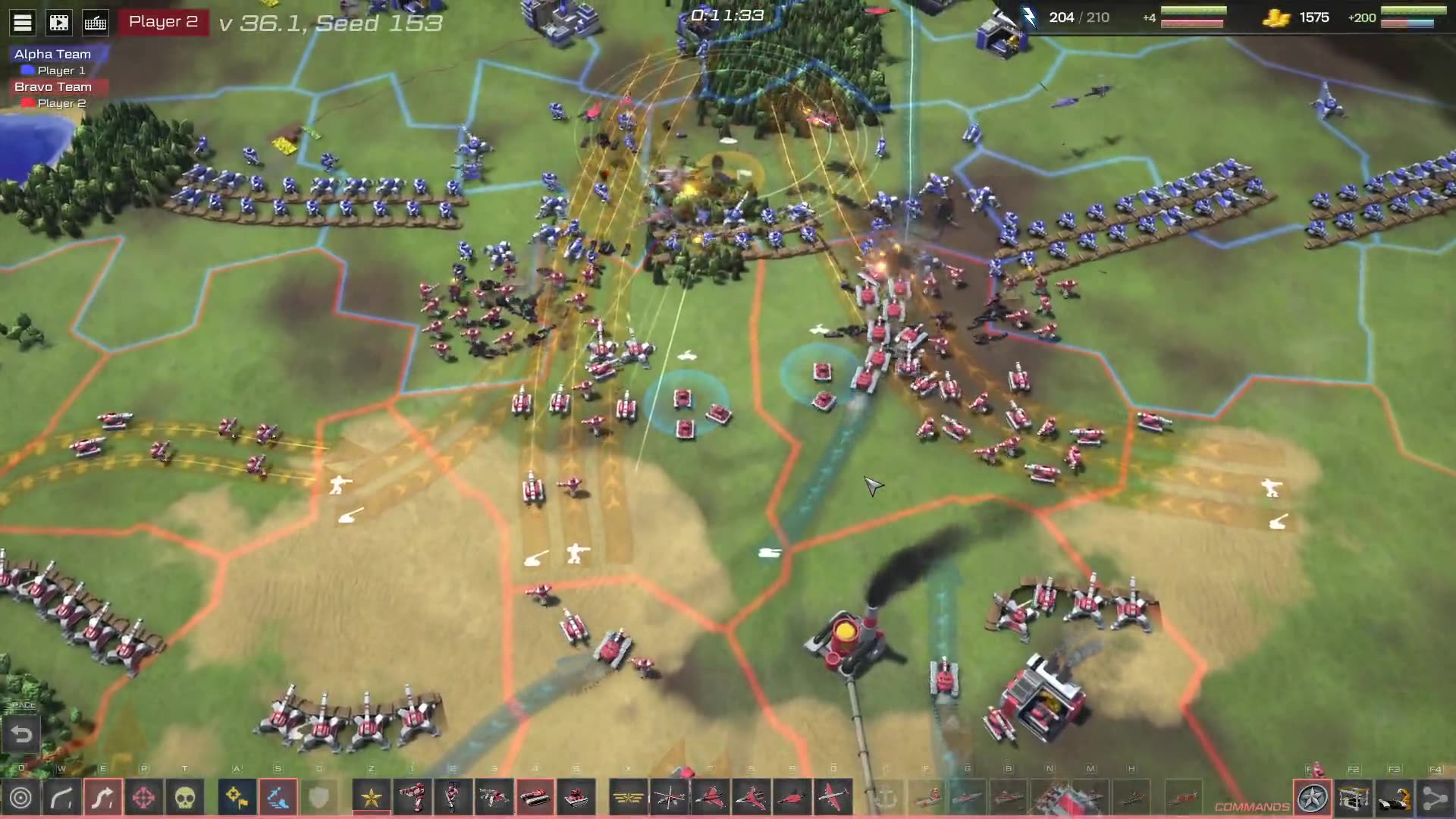The height and width of the screenshot is (819, 1456).
Task: Toggle the grey shield command
Action: pyautogui.click(x=318, y=798)
